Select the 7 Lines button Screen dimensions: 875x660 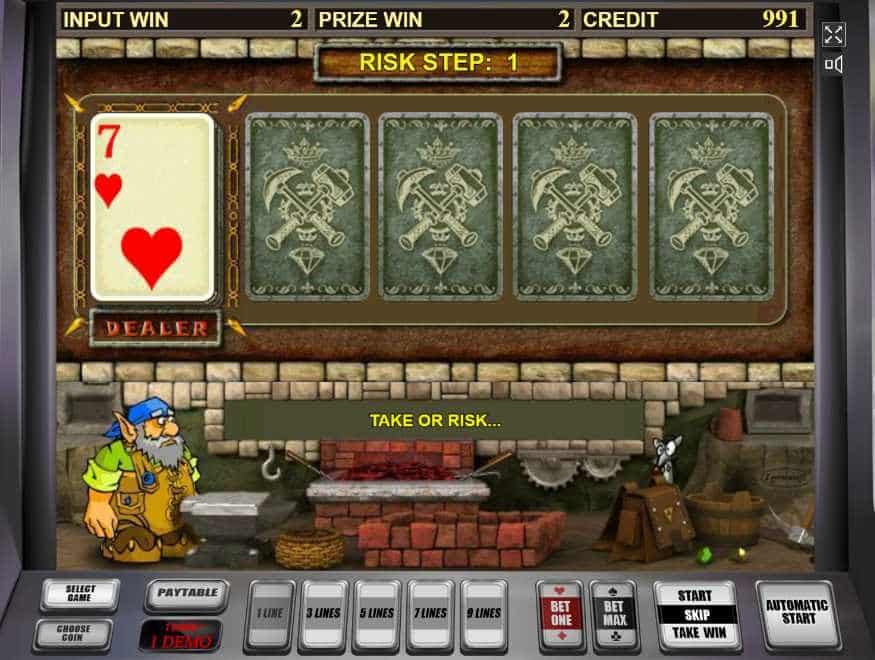431,614
